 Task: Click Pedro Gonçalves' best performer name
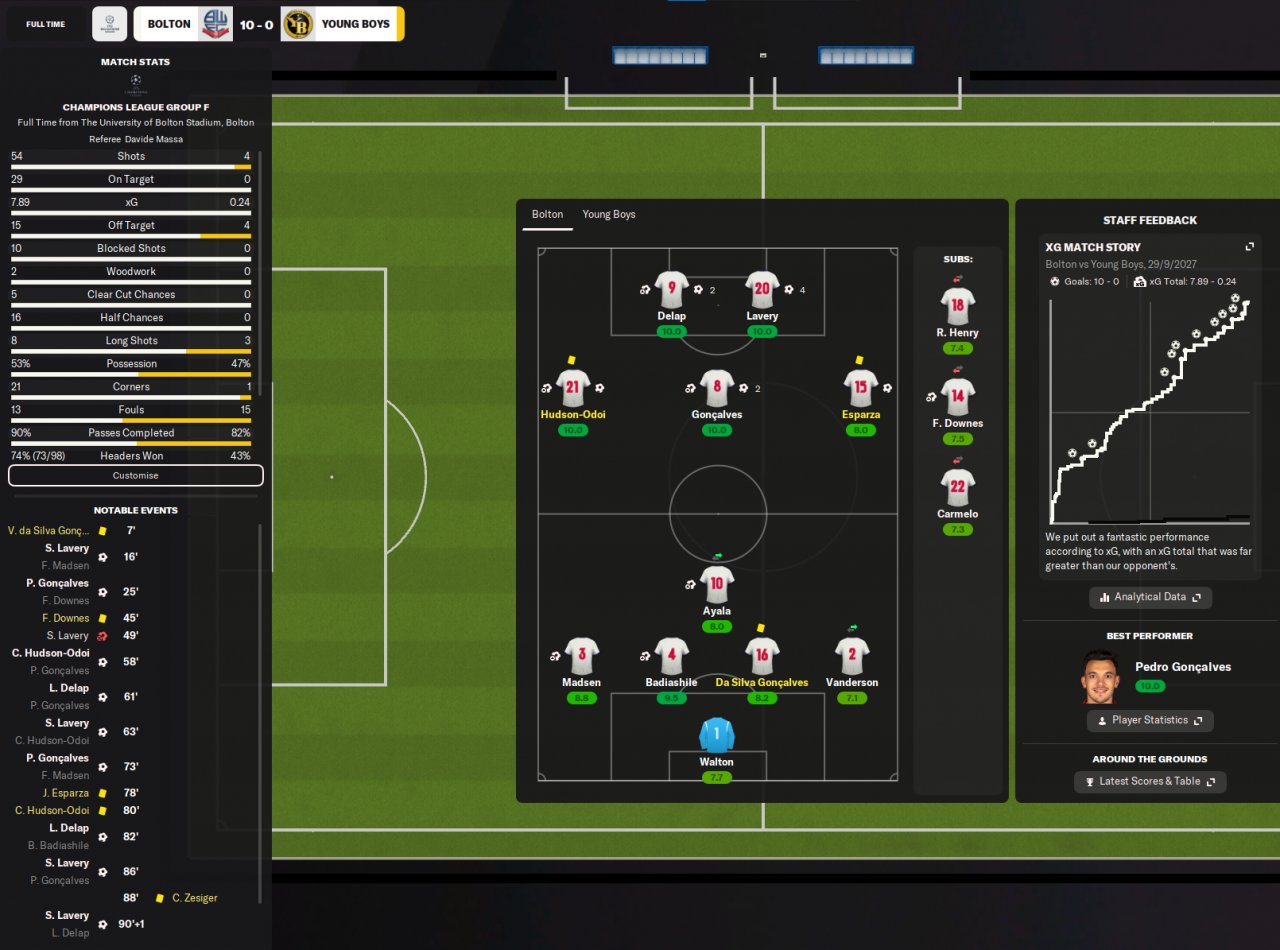point(1183,667)
